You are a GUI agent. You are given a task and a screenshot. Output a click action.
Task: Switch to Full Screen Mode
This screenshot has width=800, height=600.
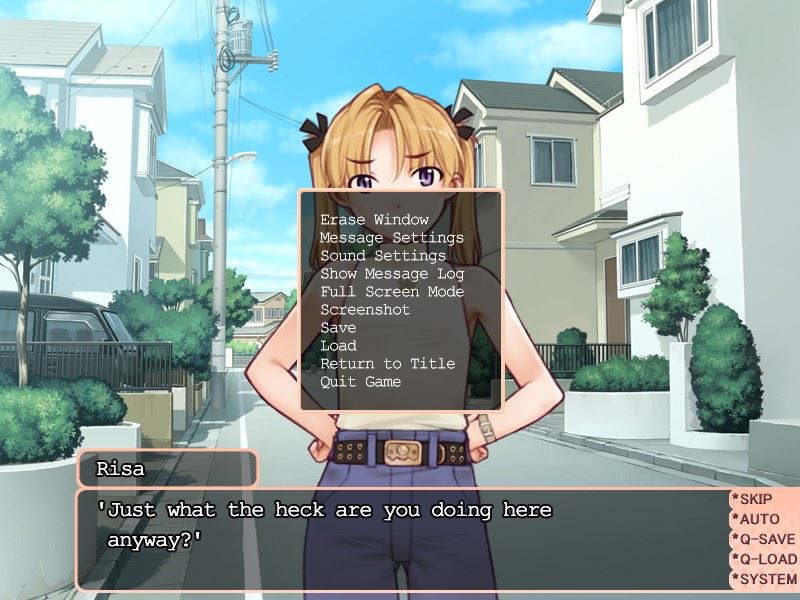click(x=391, y=292)
